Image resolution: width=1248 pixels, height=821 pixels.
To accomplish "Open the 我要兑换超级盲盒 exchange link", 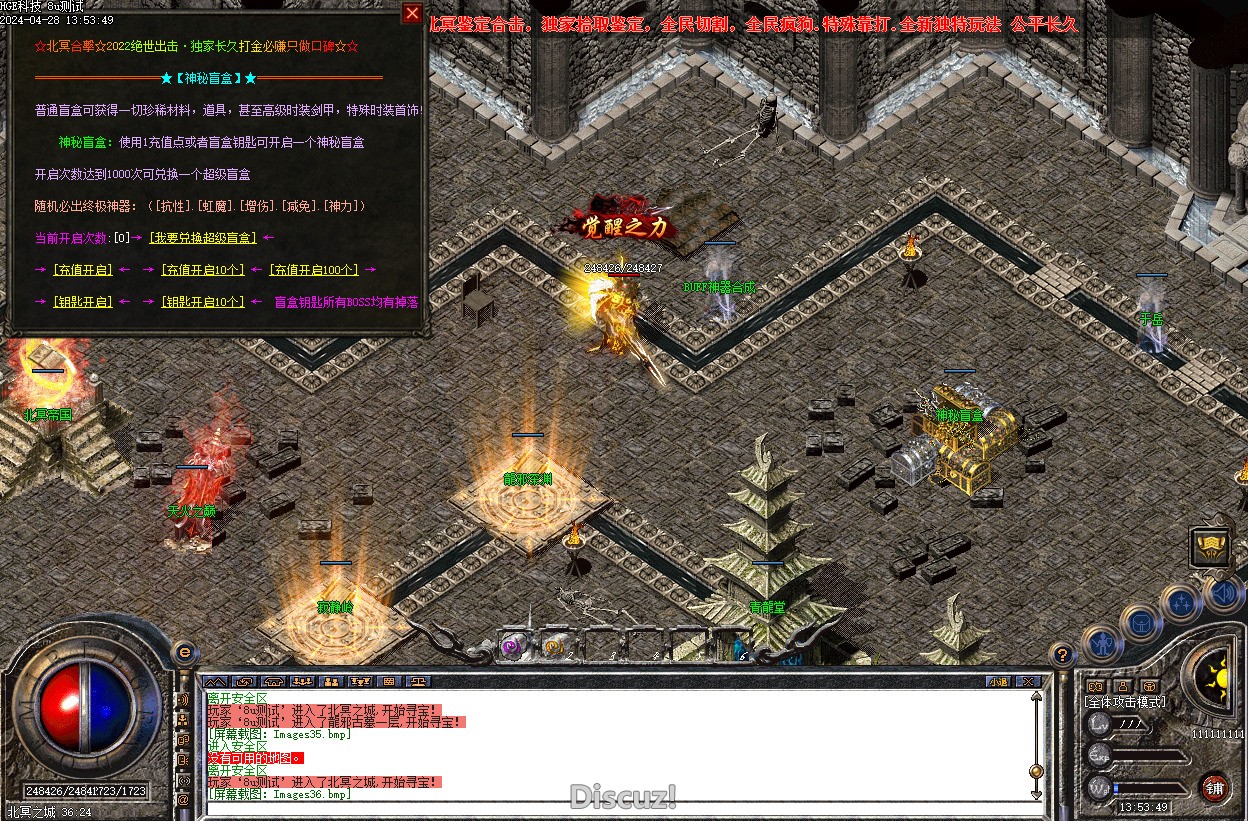I will pyautogui.click(x=202, y=238).
